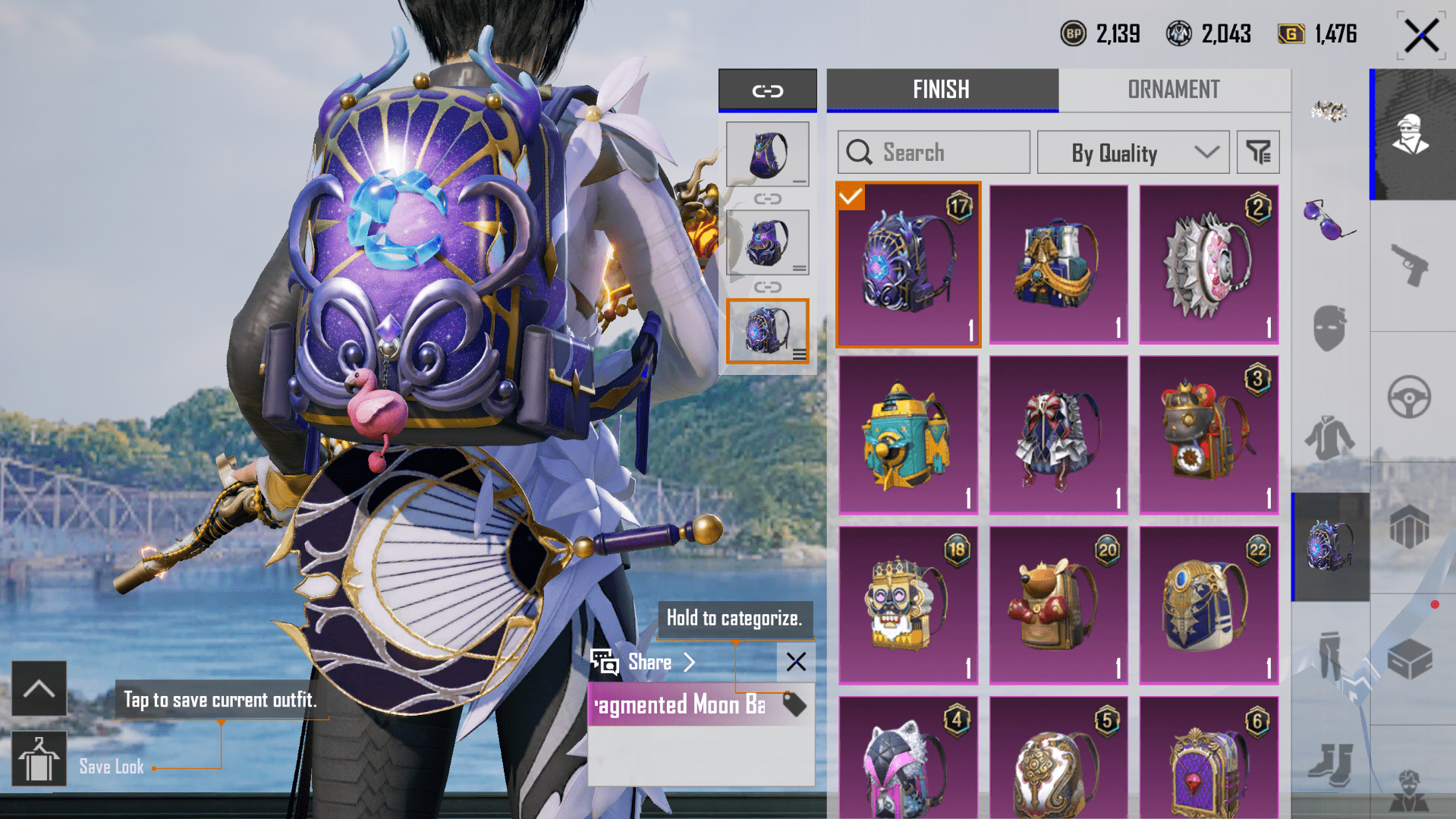This screenshot has height=819, width=1456.
Task: Tap the Save Look hanger button
Action: pyautogui.click(x=39, y=759)
